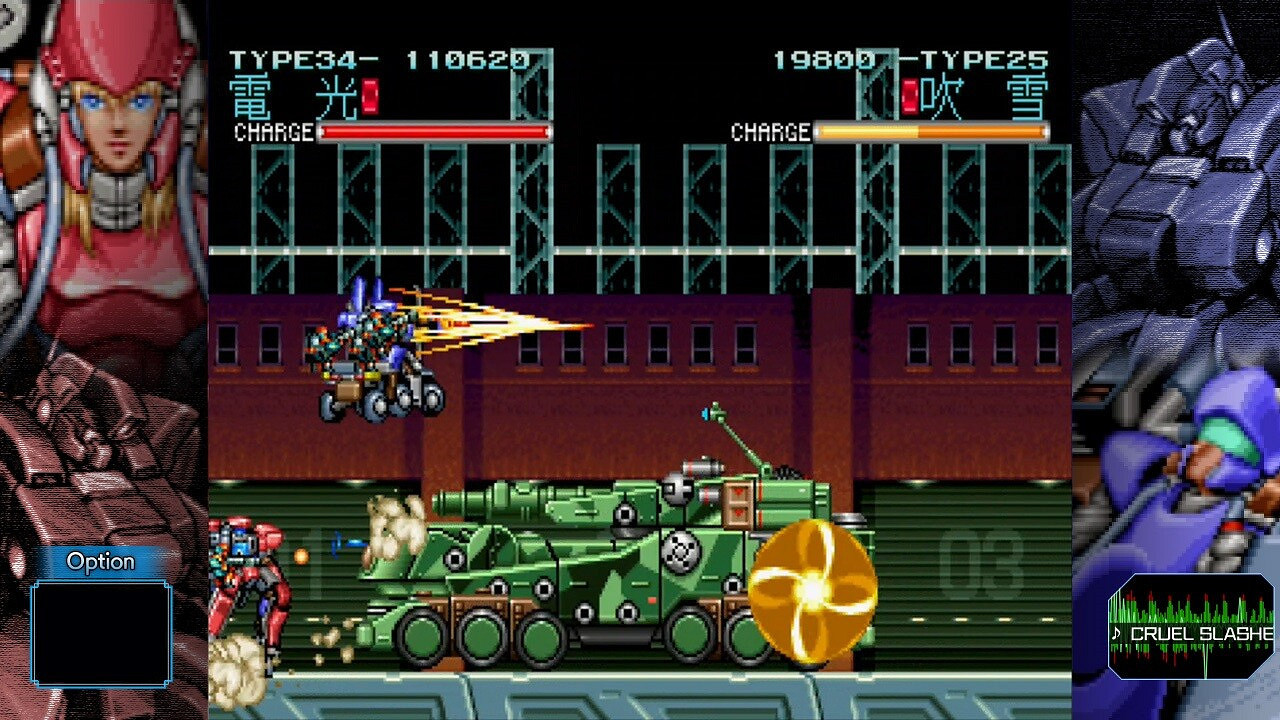Select the red mech fighter on the ground
Screen dimensions: 1280x720
point(250,580)
